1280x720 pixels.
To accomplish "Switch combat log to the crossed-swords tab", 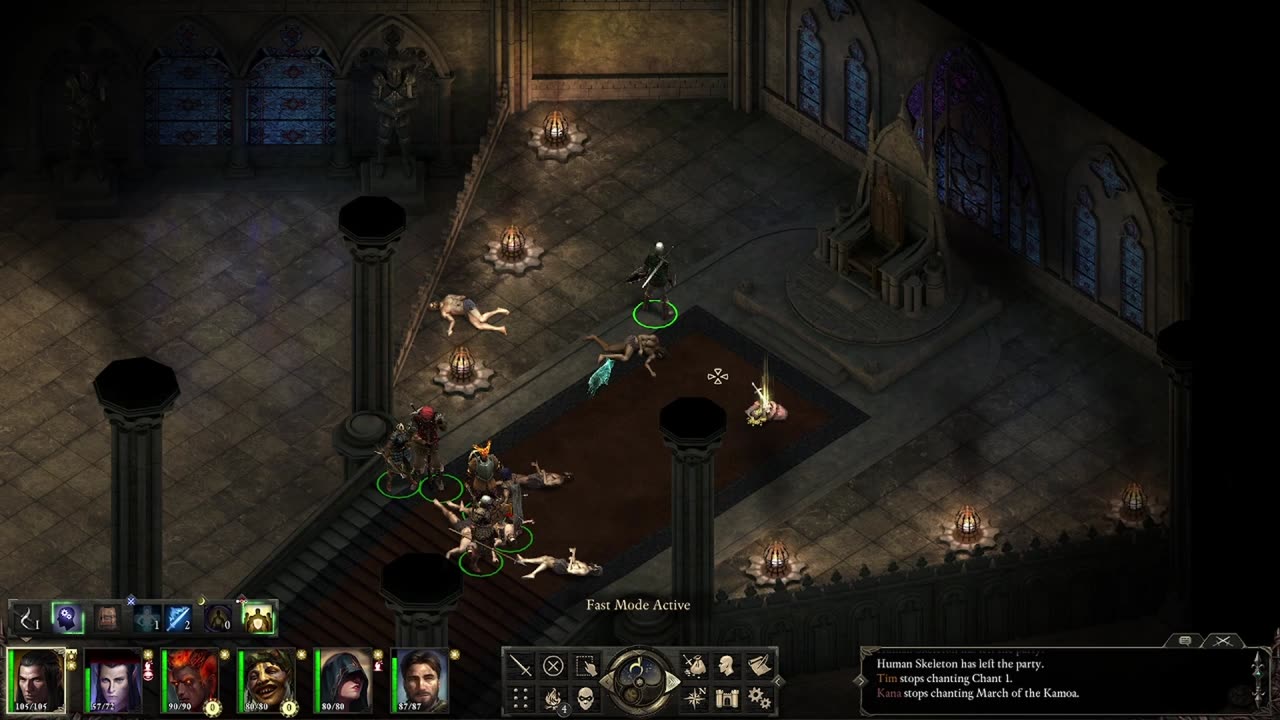I will pos(1222,640).
